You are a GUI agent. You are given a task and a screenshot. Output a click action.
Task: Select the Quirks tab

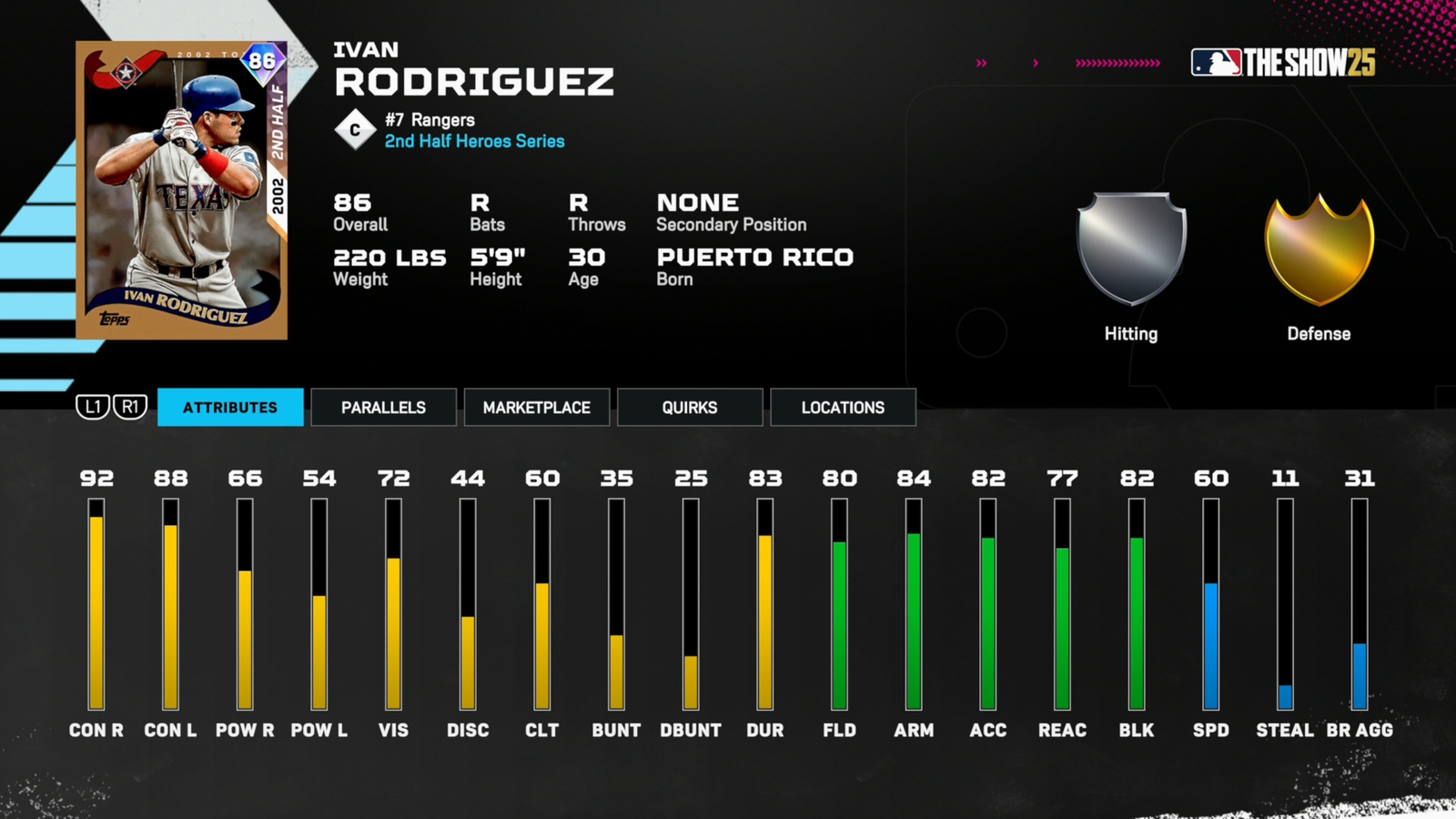click(689, 407)
